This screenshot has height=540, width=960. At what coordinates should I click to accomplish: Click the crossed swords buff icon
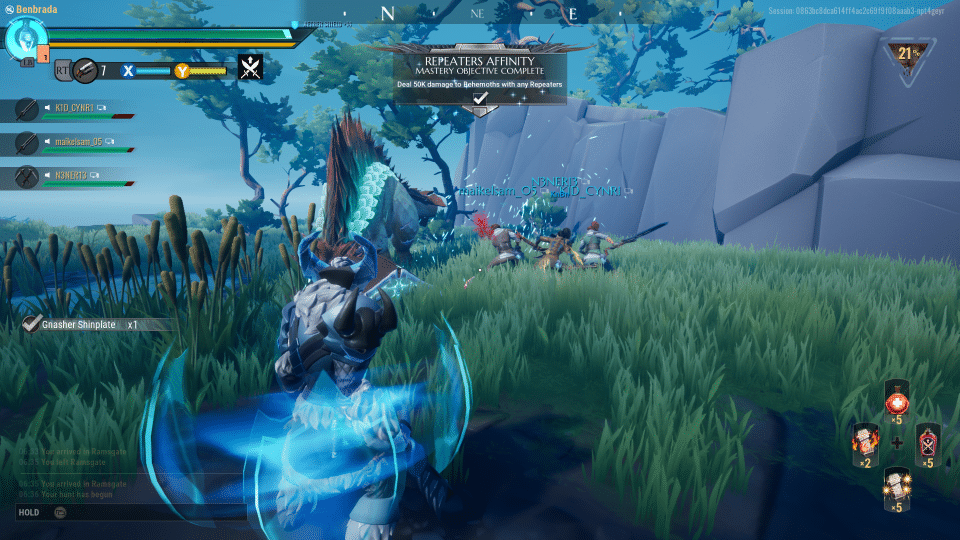pos(251,68)
